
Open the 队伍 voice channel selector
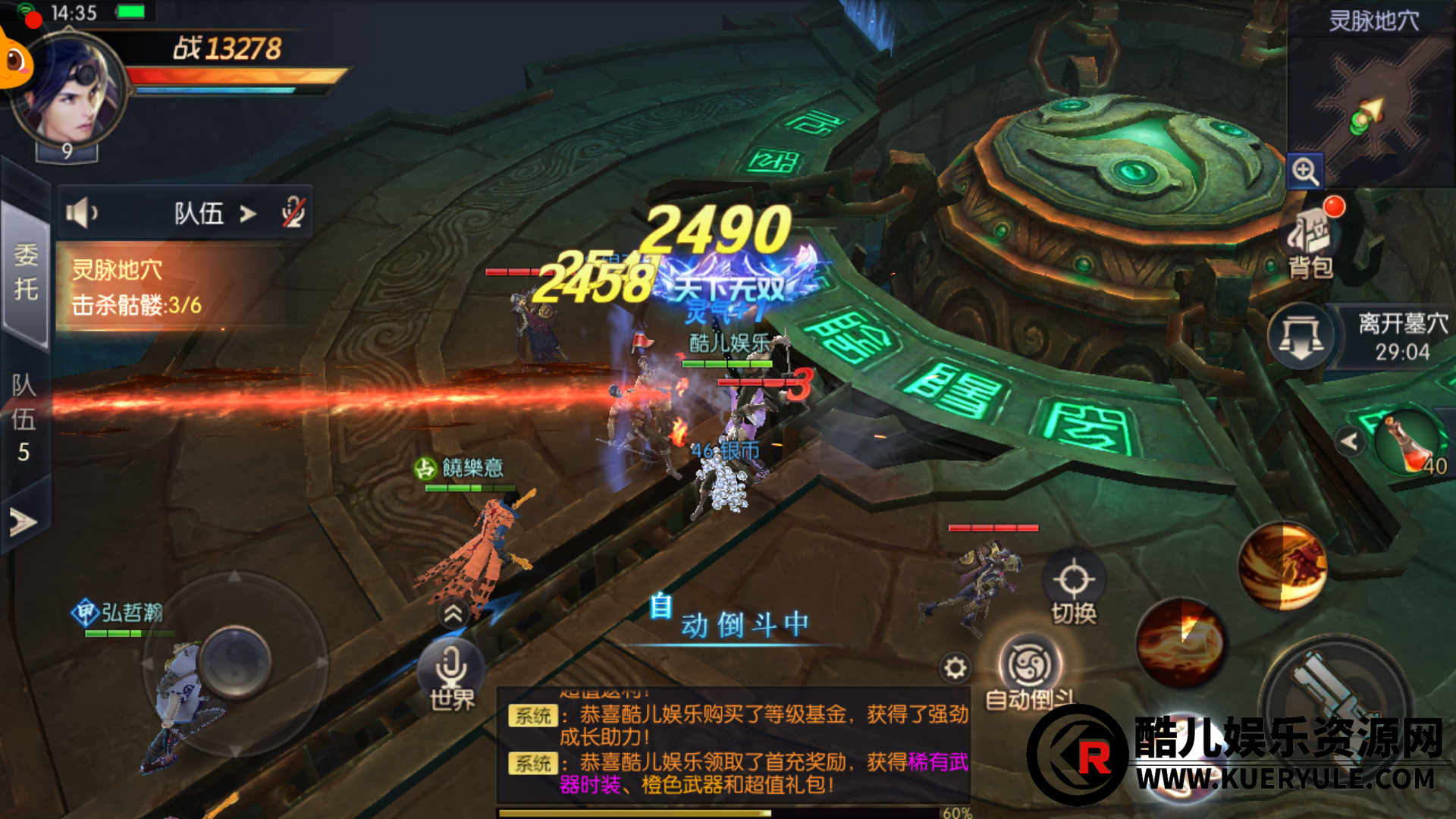(214, 213)
